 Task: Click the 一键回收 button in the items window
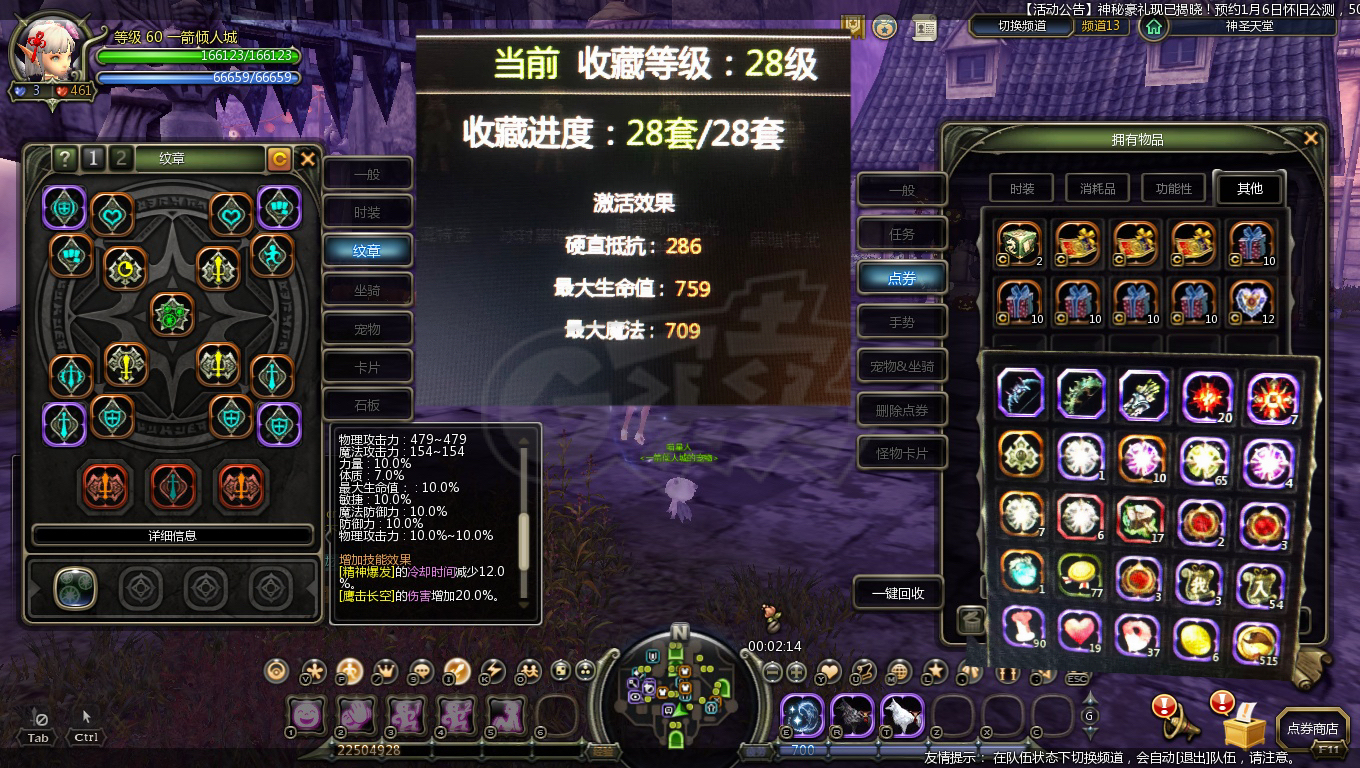(899, 592)
